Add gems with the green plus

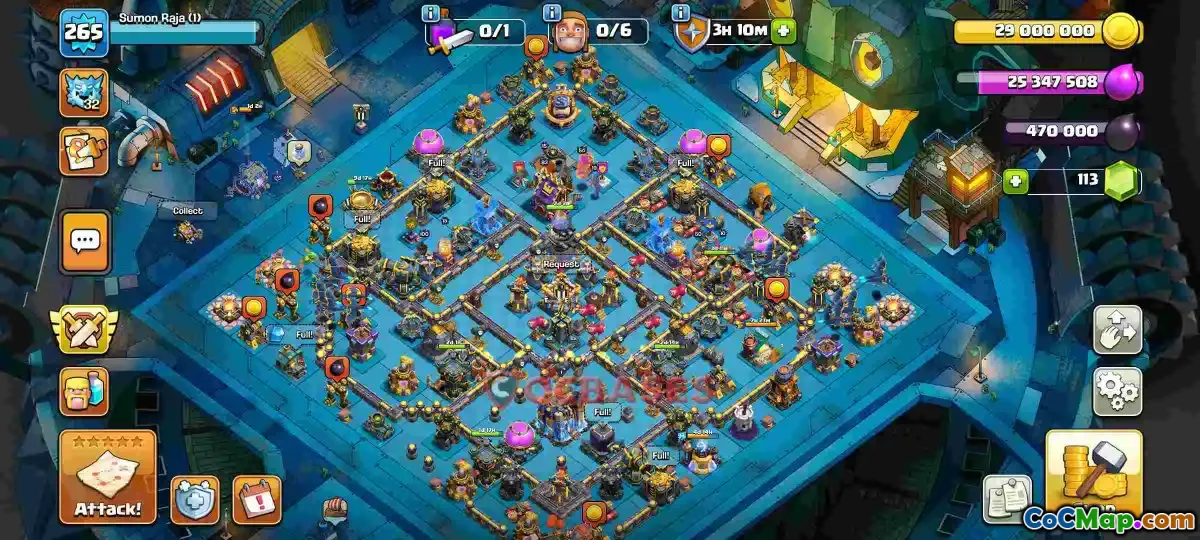pos(1017,182)
